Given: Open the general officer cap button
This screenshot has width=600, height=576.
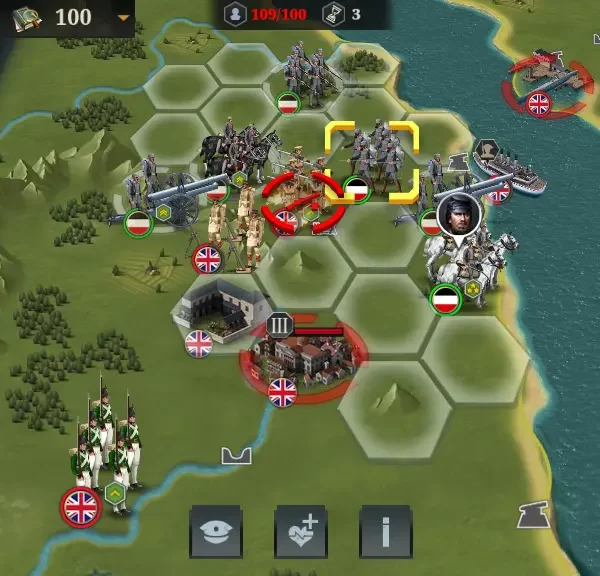Looking at the screenshot, I should (x=215, y=531).
